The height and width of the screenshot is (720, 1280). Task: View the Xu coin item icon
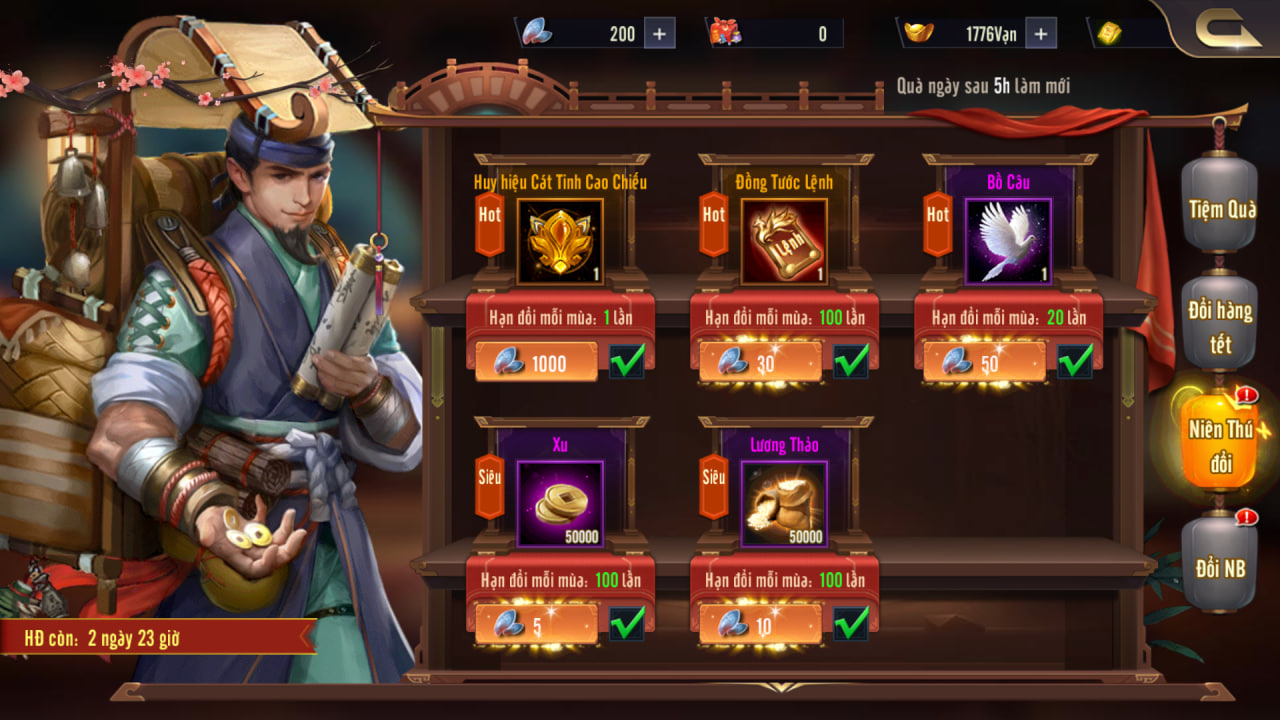point(560,504)
